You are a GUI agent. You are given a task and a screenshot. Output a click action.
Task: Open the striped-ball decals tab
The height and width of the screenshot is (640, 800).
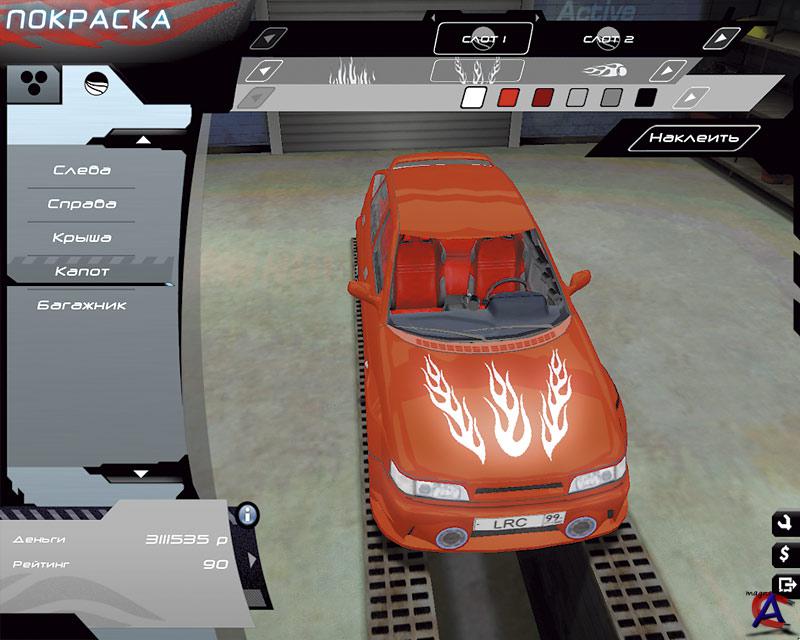coord(97,83)
